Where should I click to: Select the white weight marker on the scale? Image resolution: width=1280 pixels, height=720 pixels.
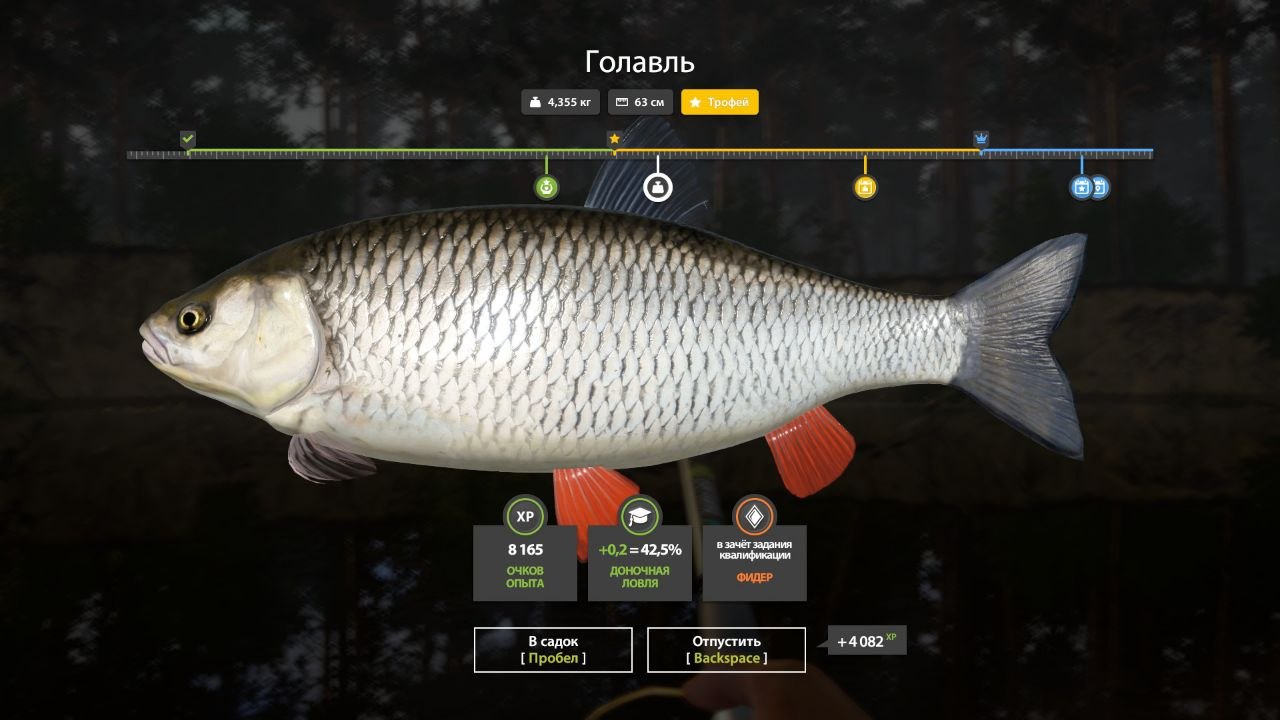(657, 186)
